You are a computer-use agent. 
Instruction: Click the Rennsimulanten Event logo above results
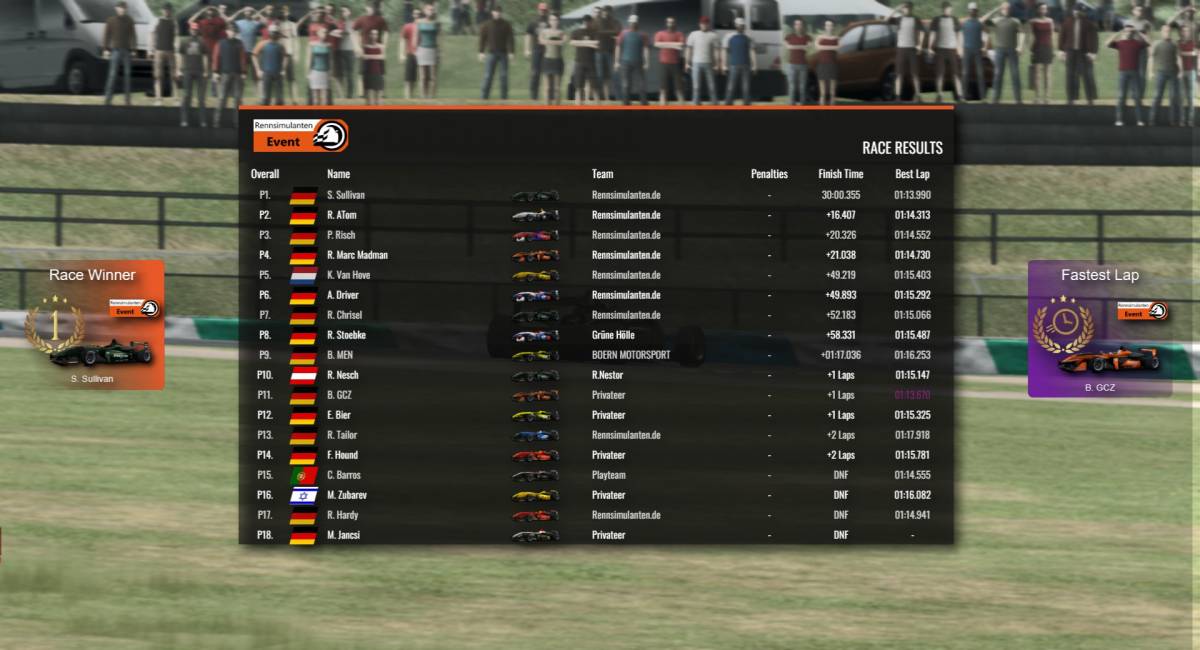[x=300, y=135]
